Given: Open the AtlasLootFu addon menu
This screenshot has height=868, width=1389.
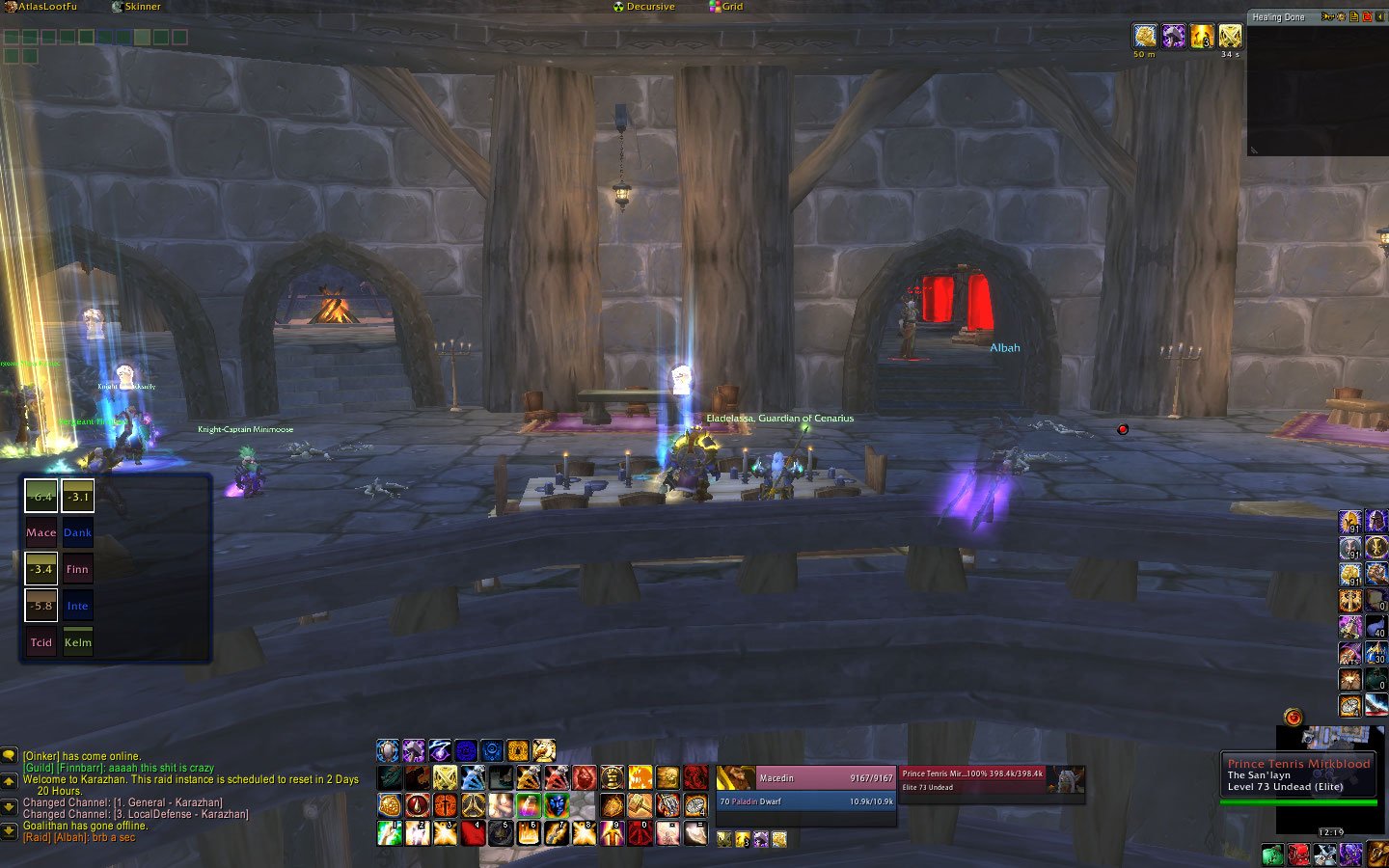Looking at the screenshot, I should click(x=41, y=7).
